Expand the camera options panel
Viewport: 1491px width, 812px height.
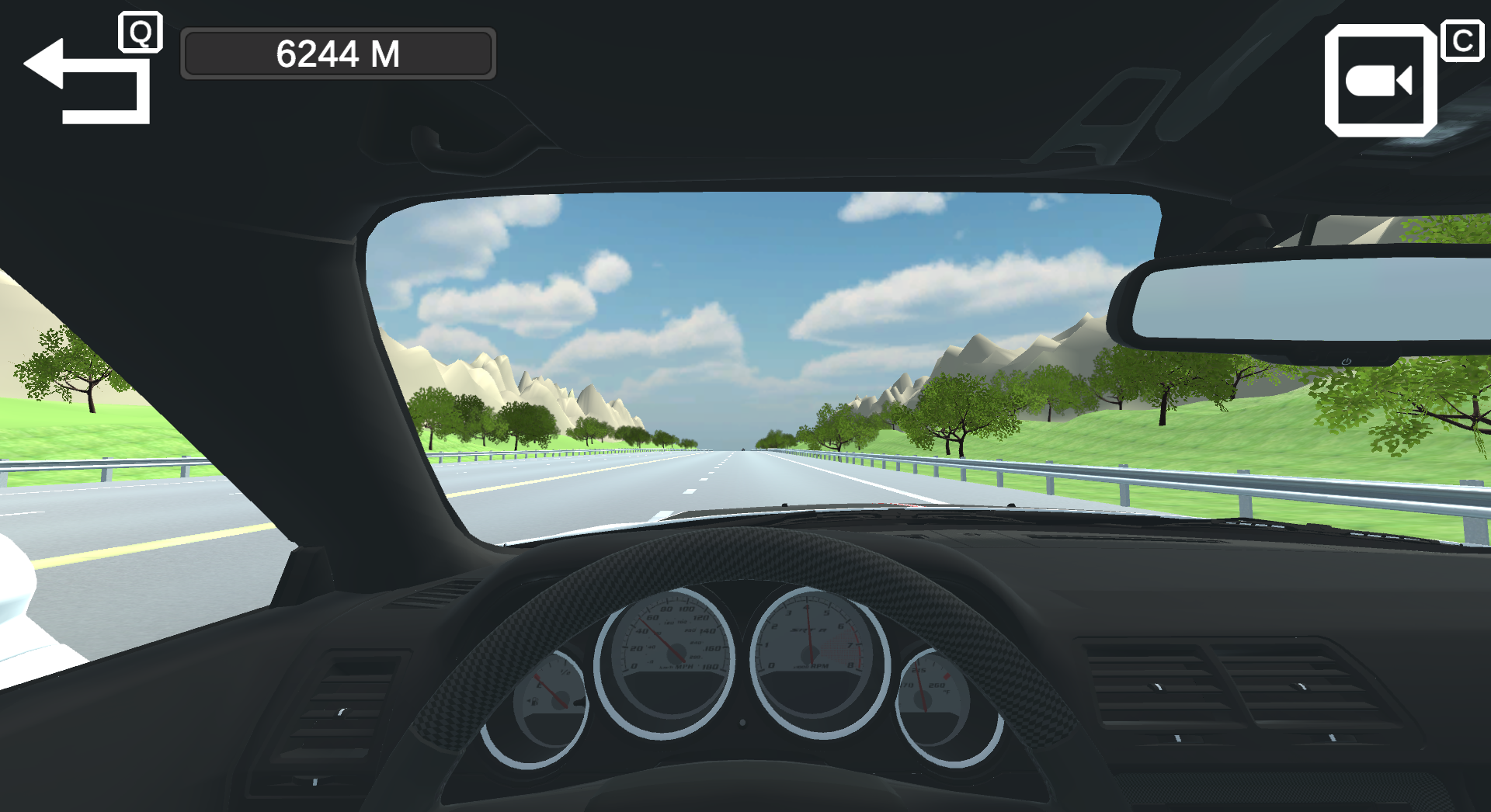1382,82
